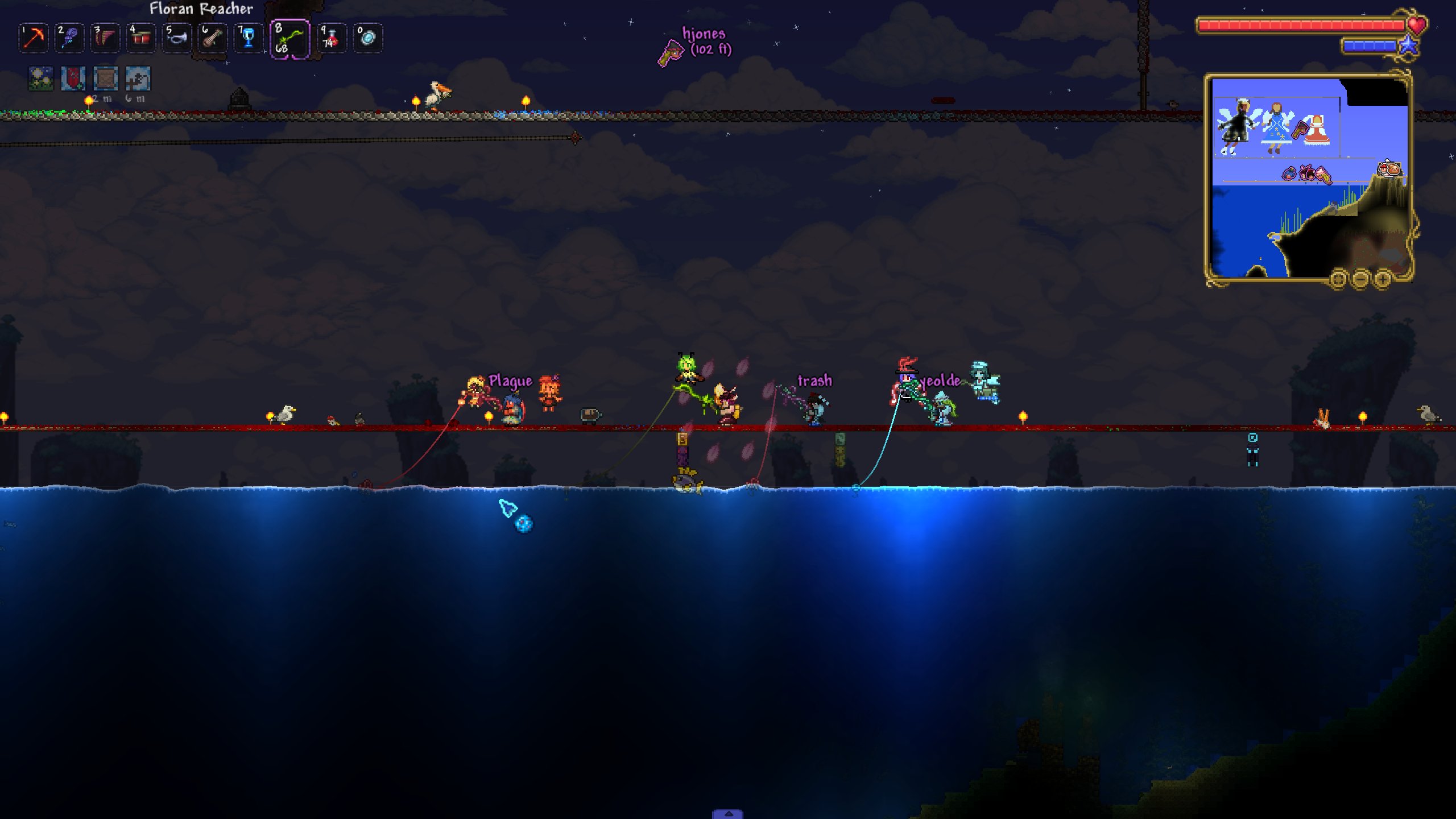The width and height of the screenshot is (1456, 819).
Task: Choose the pan flute in hotbar slot 3
Action: coord(105,38)
